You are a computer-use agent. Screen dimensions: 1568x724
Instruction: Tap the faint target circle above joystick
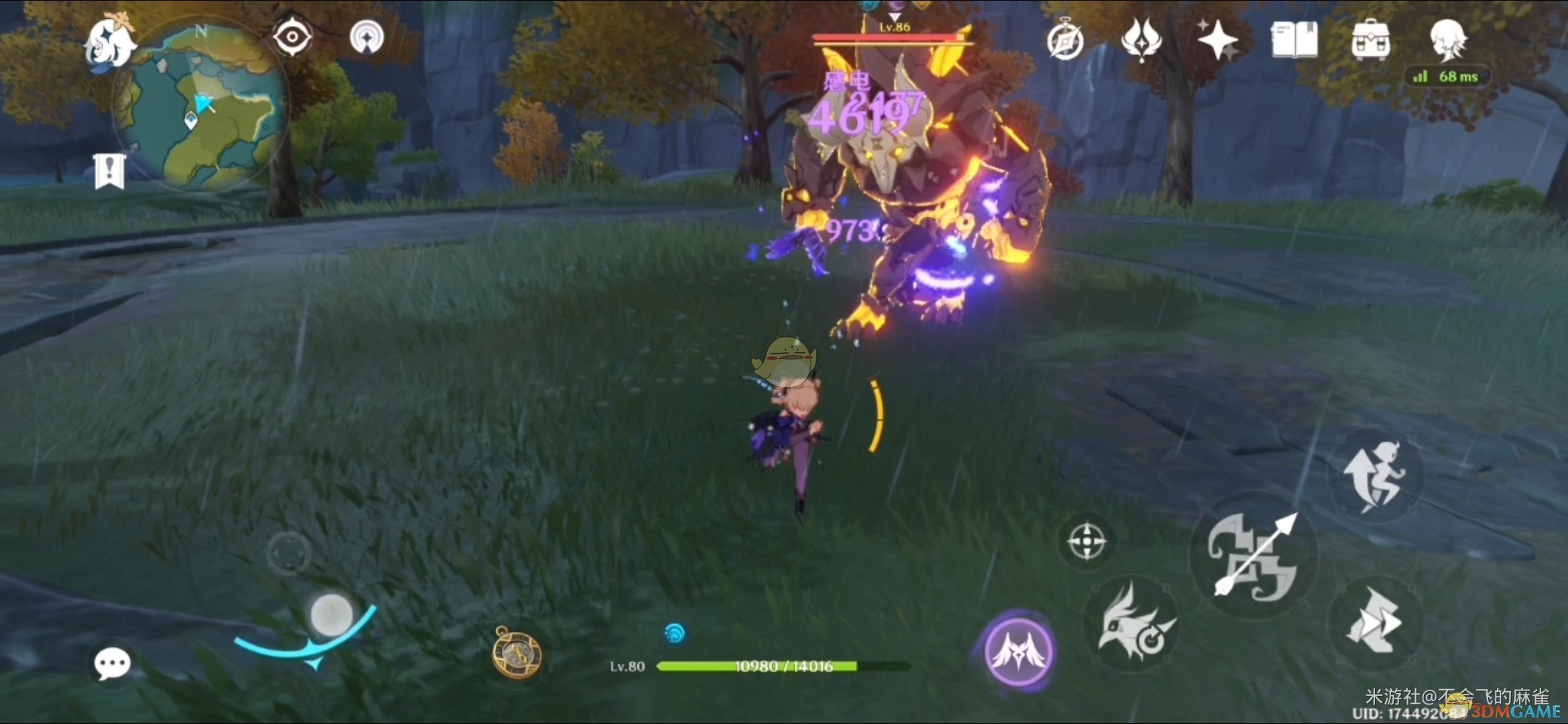(289, 553)
